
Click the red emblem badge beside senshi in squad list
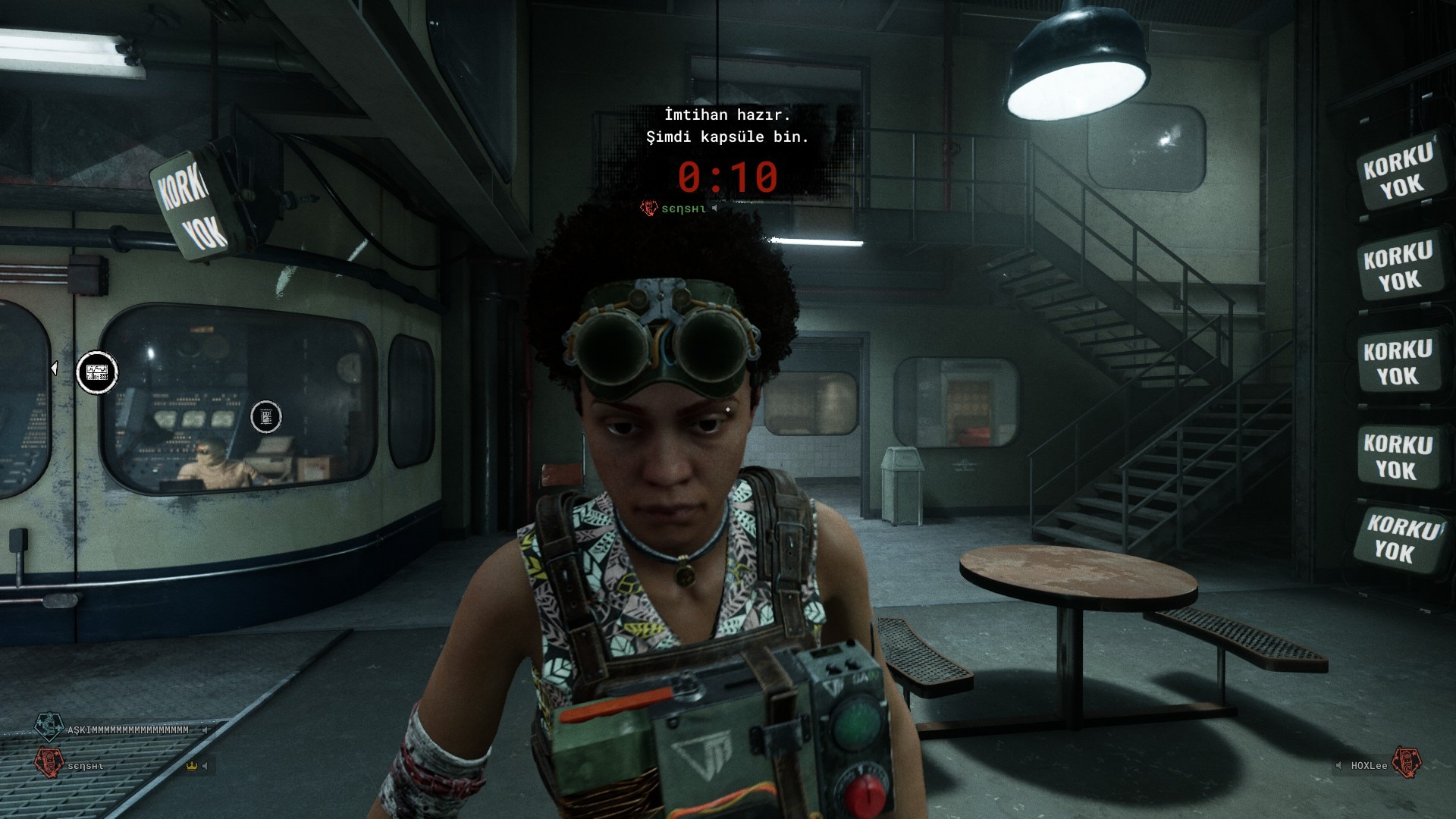click(49, 762)
